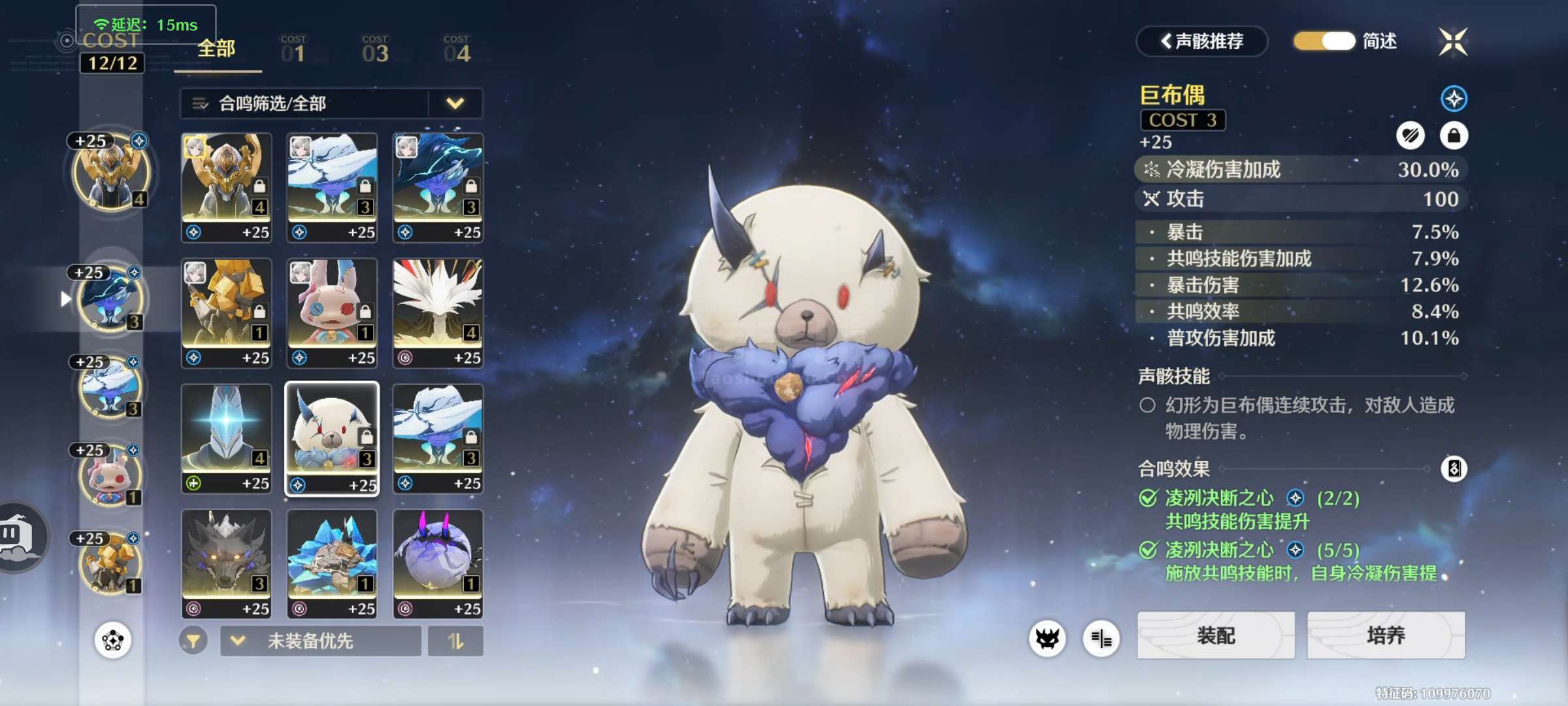
Task: Open the 合鸣筛选/全部 dropdown
Action: pos(331,103)
